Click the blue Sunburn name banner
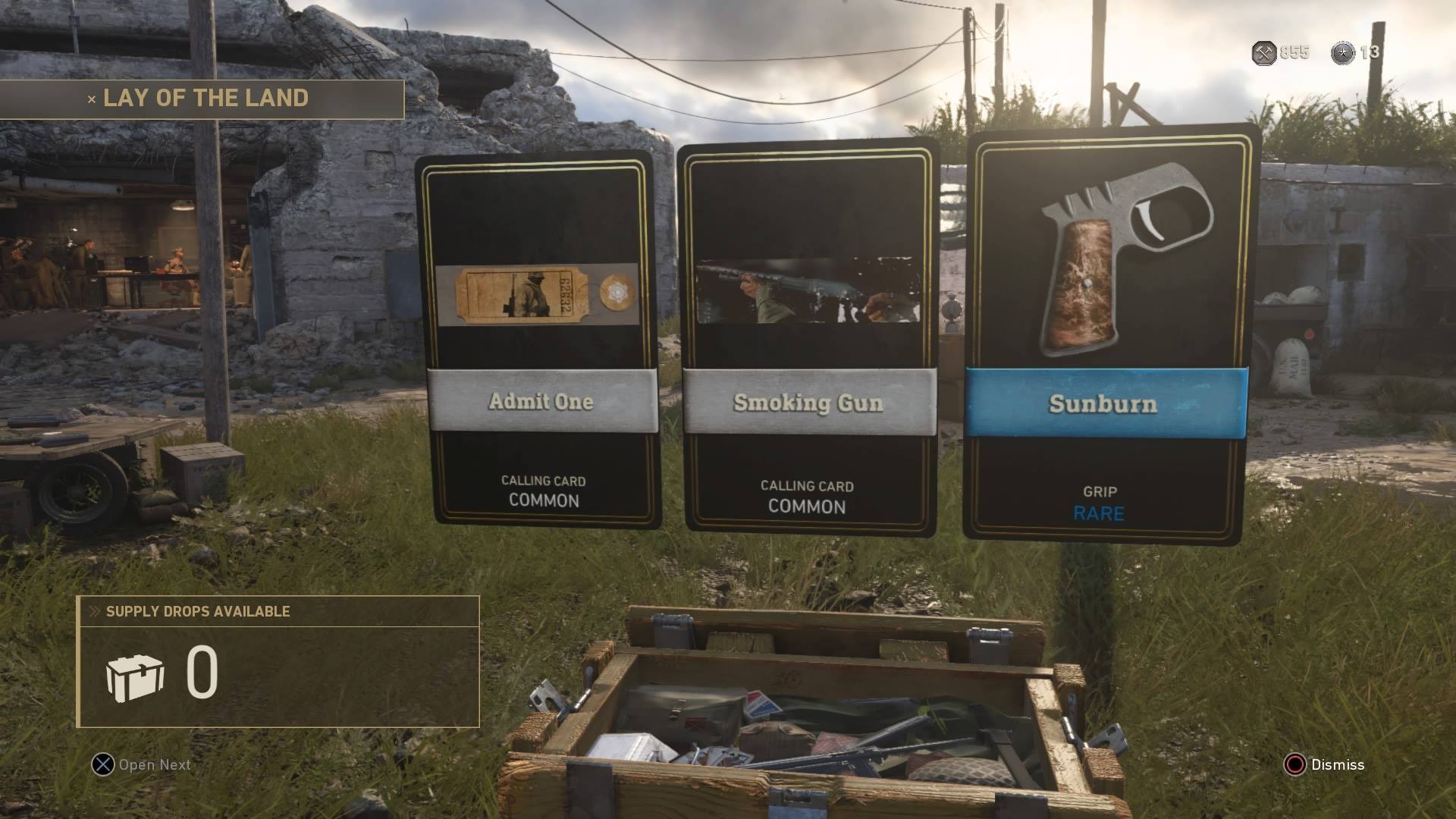This screenshot has height=819, width=1456. pos(1101,403)
